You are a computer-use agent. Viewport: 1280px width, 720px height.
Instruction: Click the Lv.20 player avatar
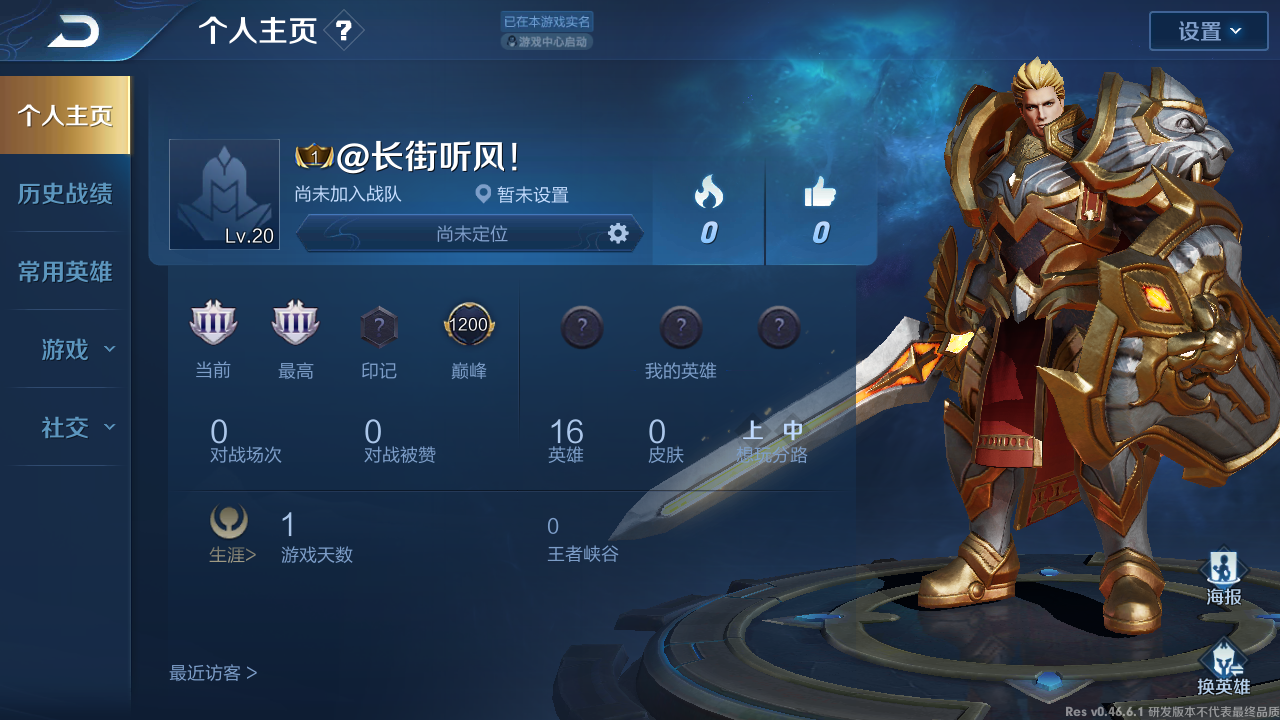[x=224, y=192]
